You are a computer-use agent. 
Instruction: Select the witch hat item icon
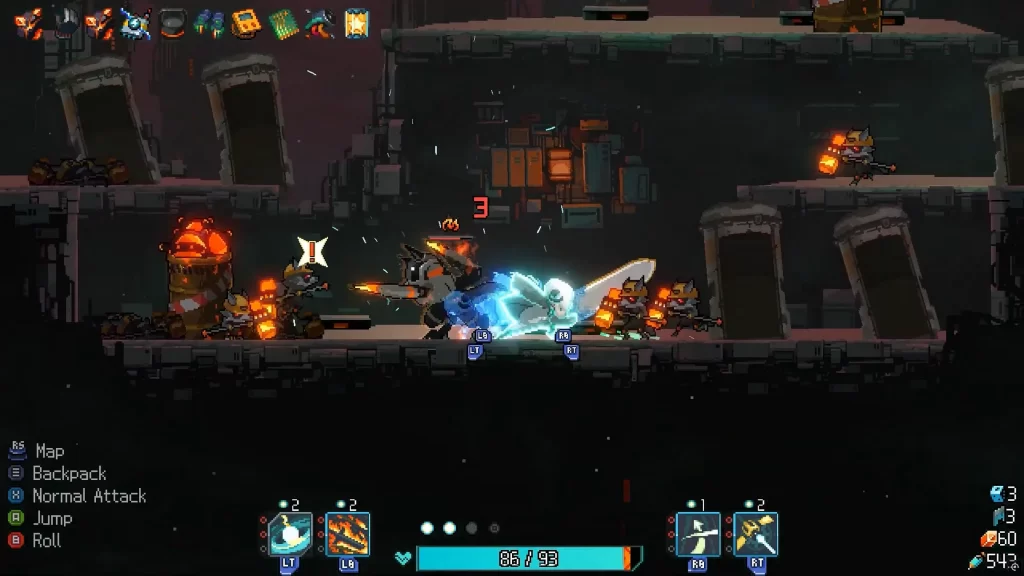coord(320,22)
